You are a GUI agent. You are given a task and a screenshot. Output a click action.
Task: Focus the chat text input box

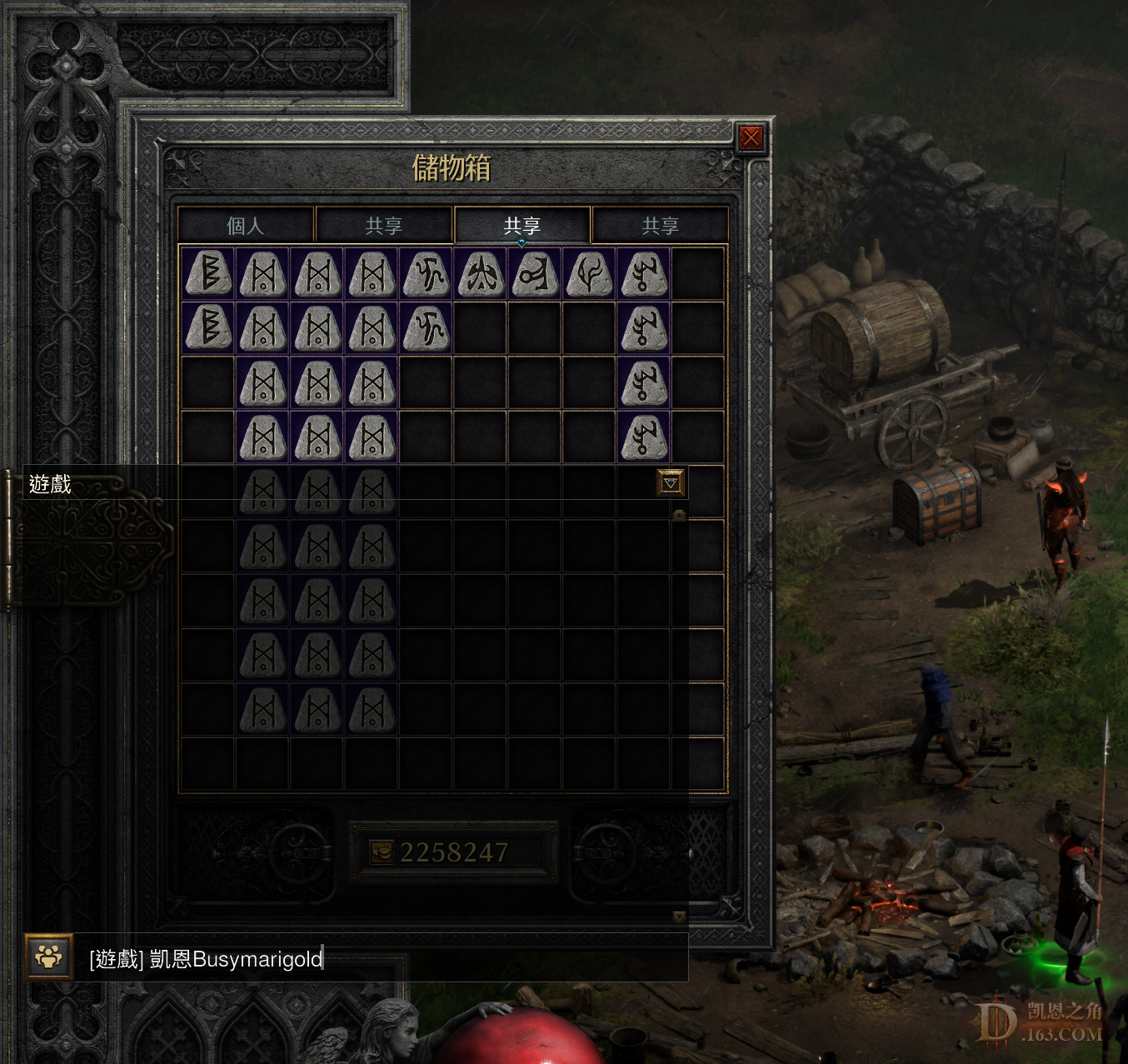click(383, 959)
